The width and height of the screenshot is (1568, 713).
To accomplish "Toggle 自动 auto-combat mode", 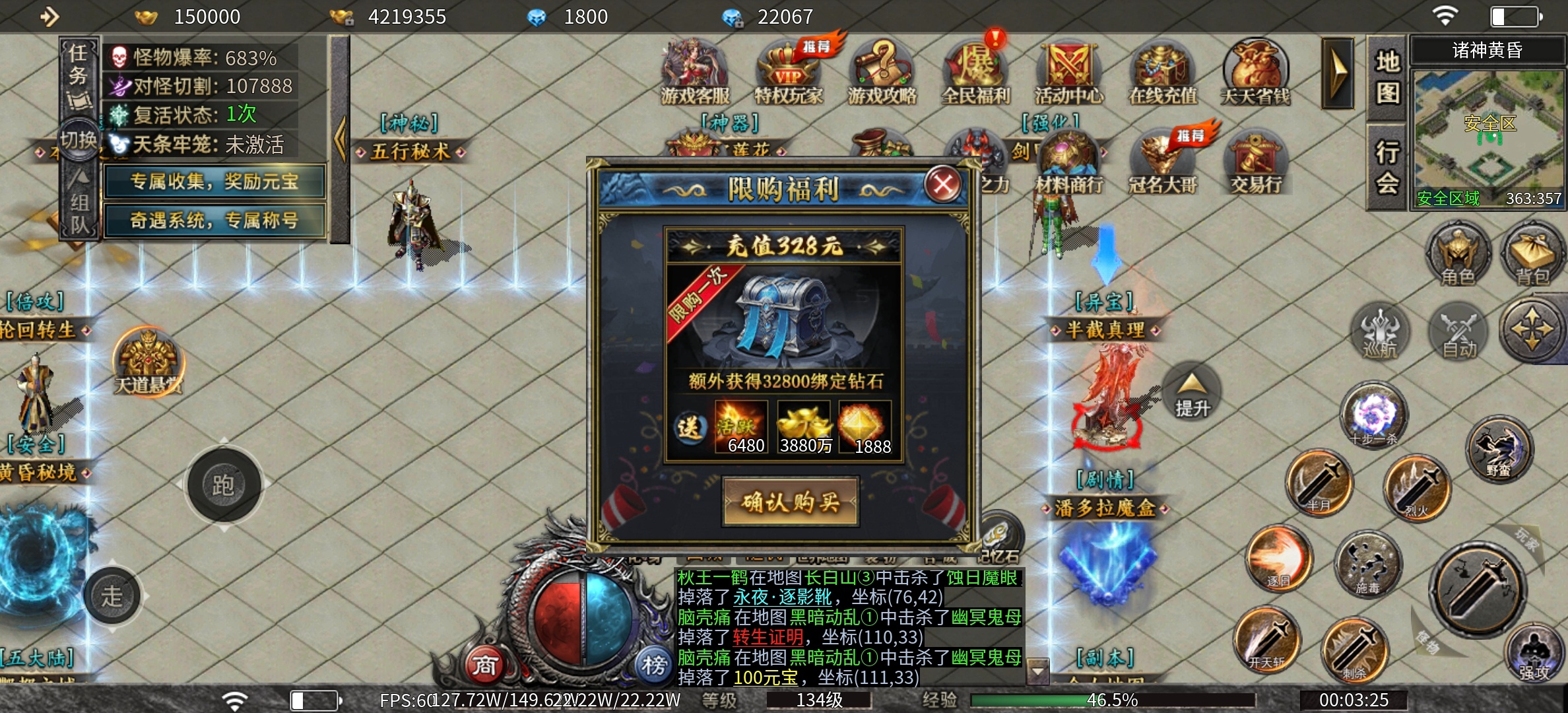I will click(1458, 332).
